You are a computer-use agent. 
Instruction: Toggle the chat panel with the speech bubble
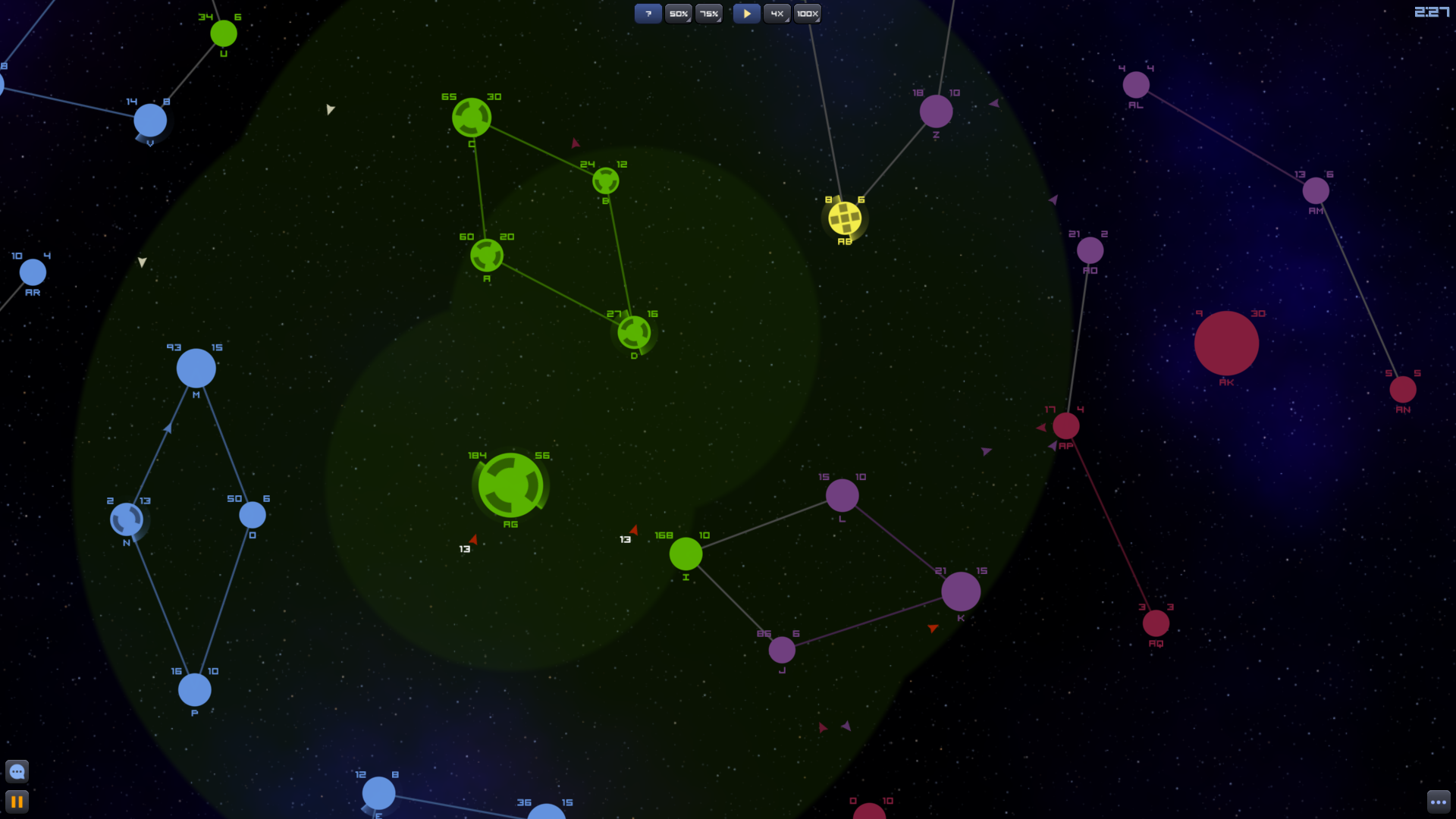tap(17, 771)
